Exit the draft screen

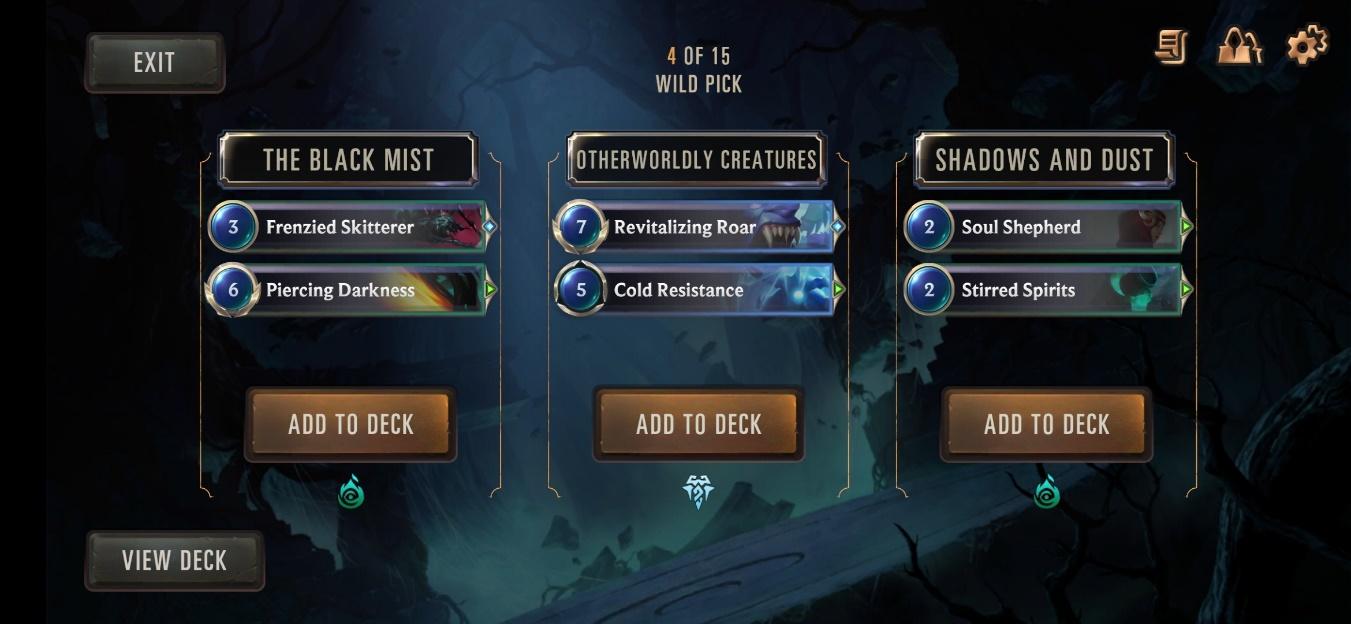pyautogui.click(x=154, y=63)
